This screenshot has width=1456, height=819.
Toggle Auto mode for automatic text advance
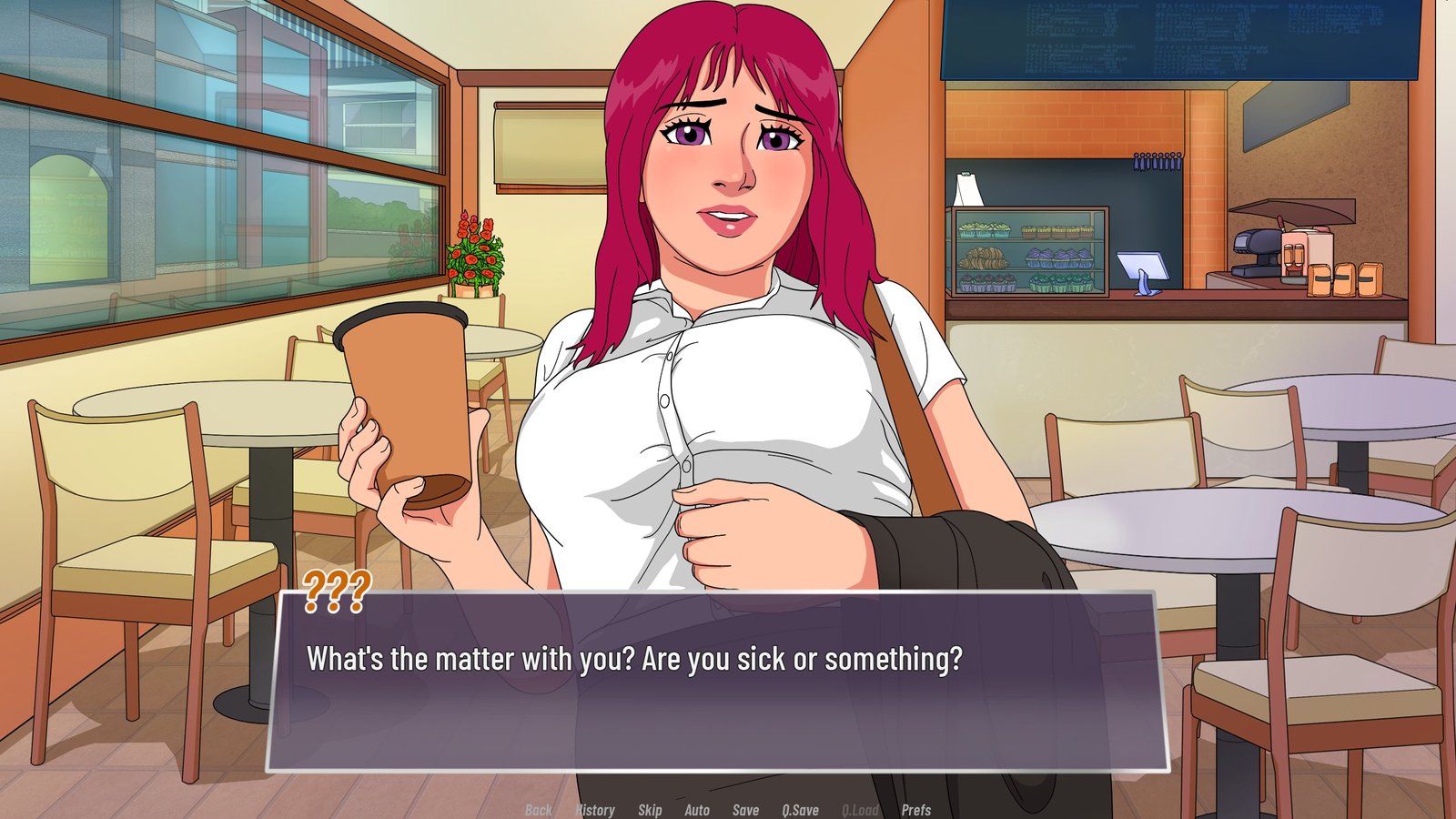696,809
